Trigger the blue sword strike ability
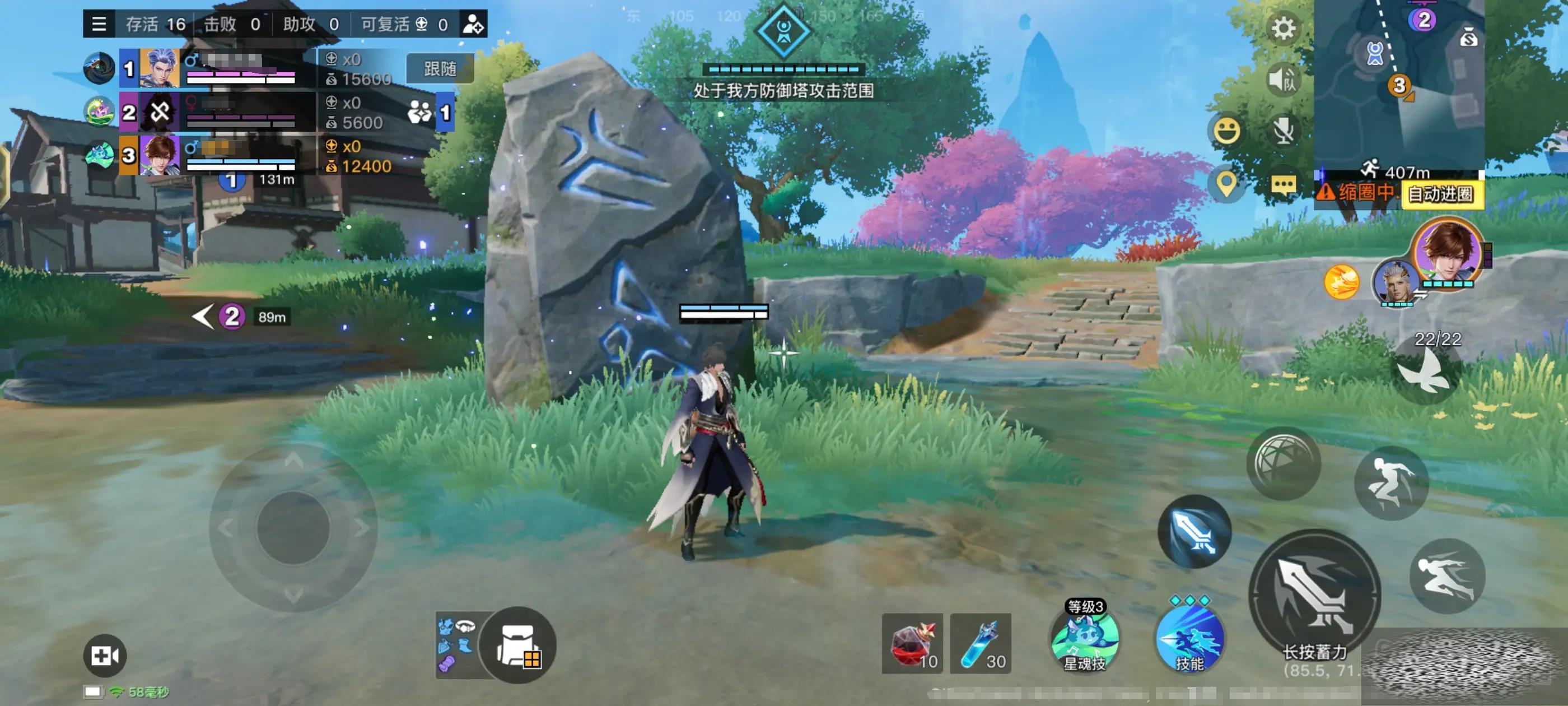Viewport: 1568px width, 706px height. (x=1194, y=532)
